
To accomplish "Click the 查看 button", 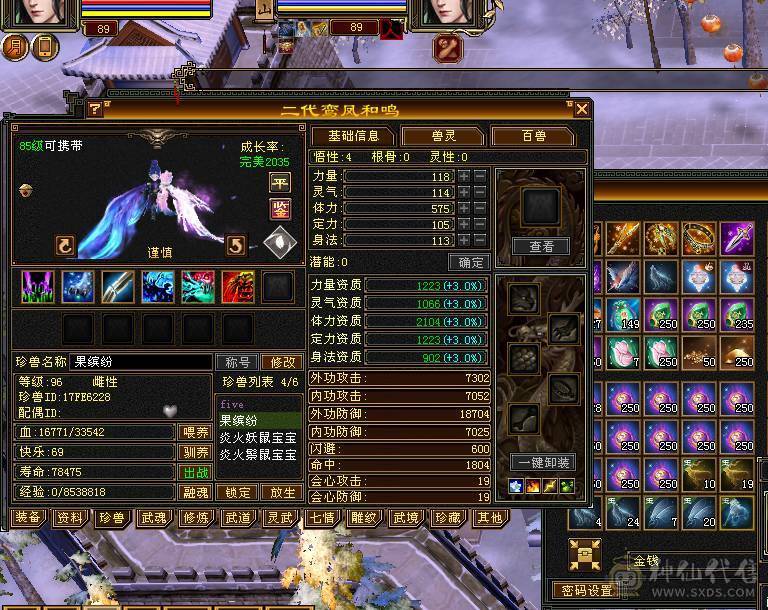I will [x=541, y=246].
